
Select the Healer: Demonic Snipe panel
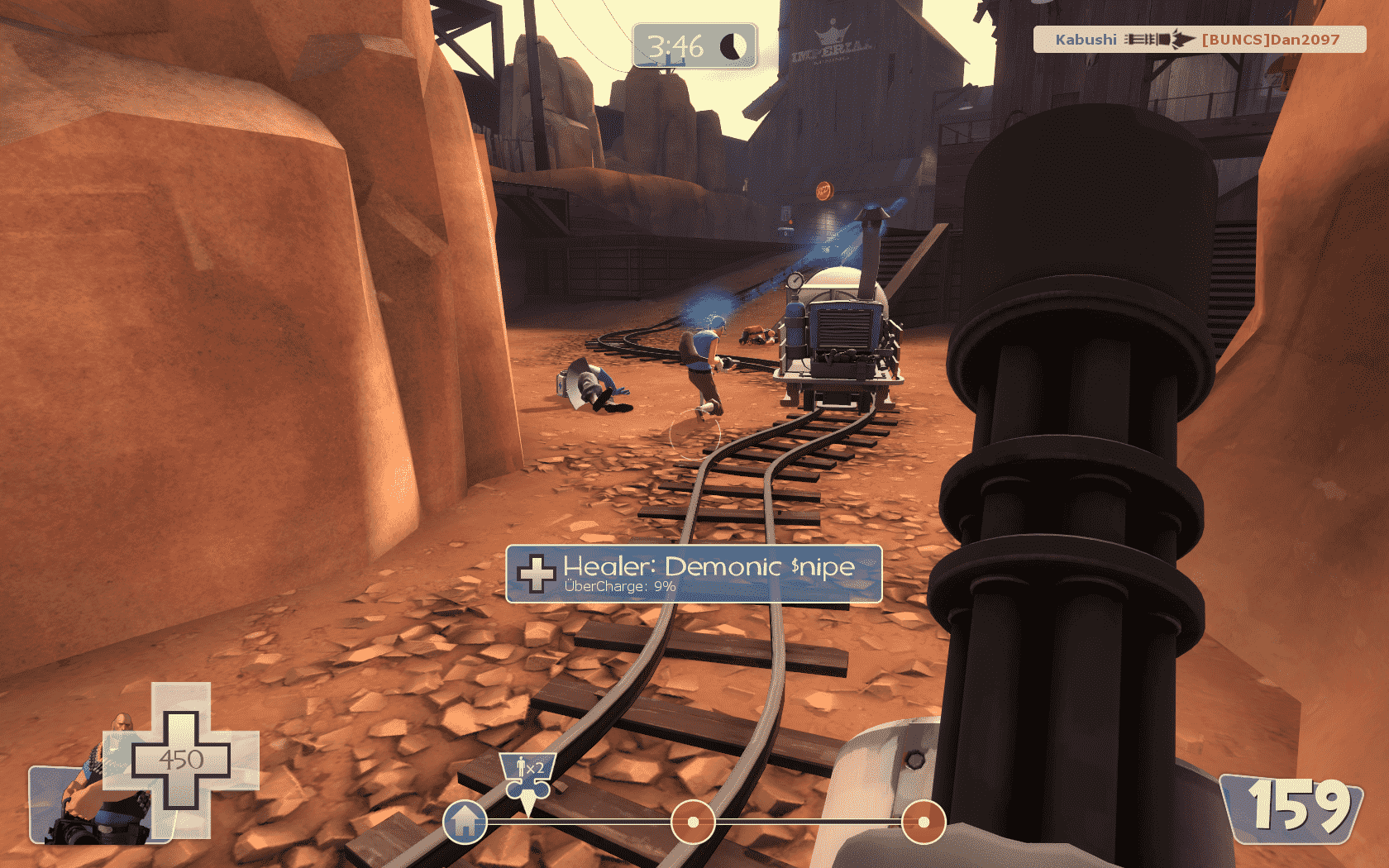pos(694,575)
